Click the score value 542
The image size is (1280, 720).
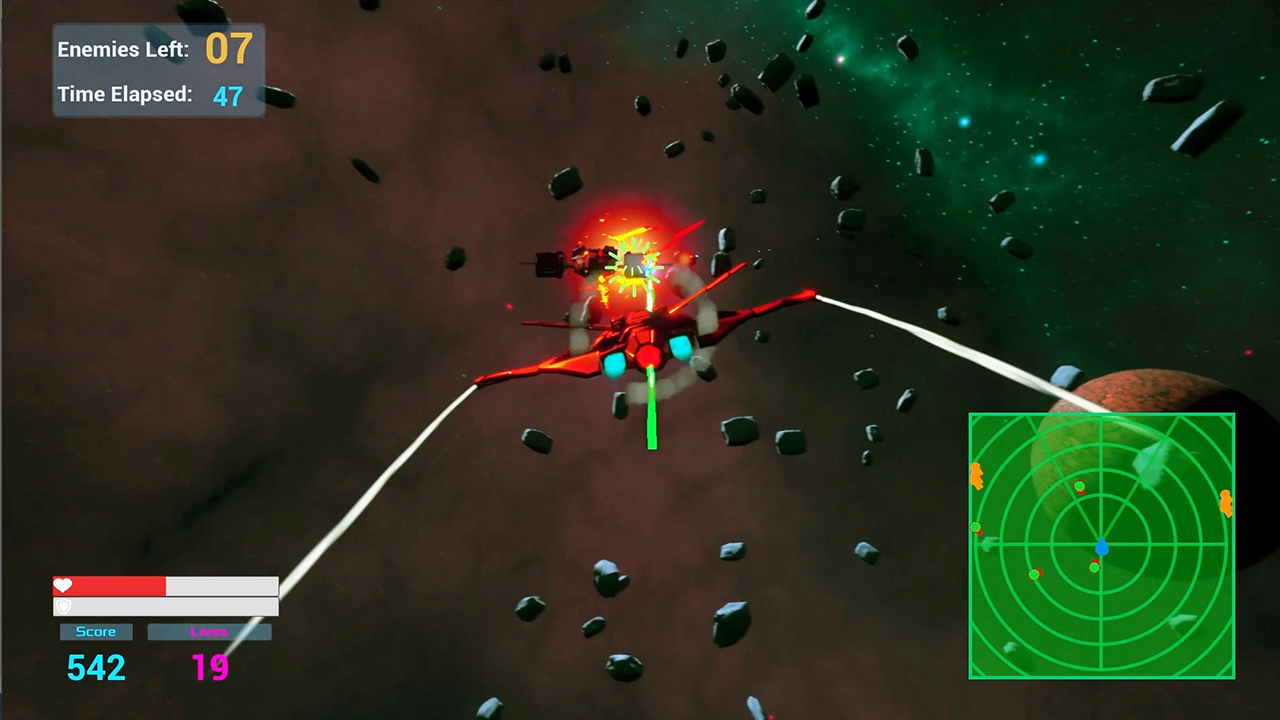pos(95,668)
